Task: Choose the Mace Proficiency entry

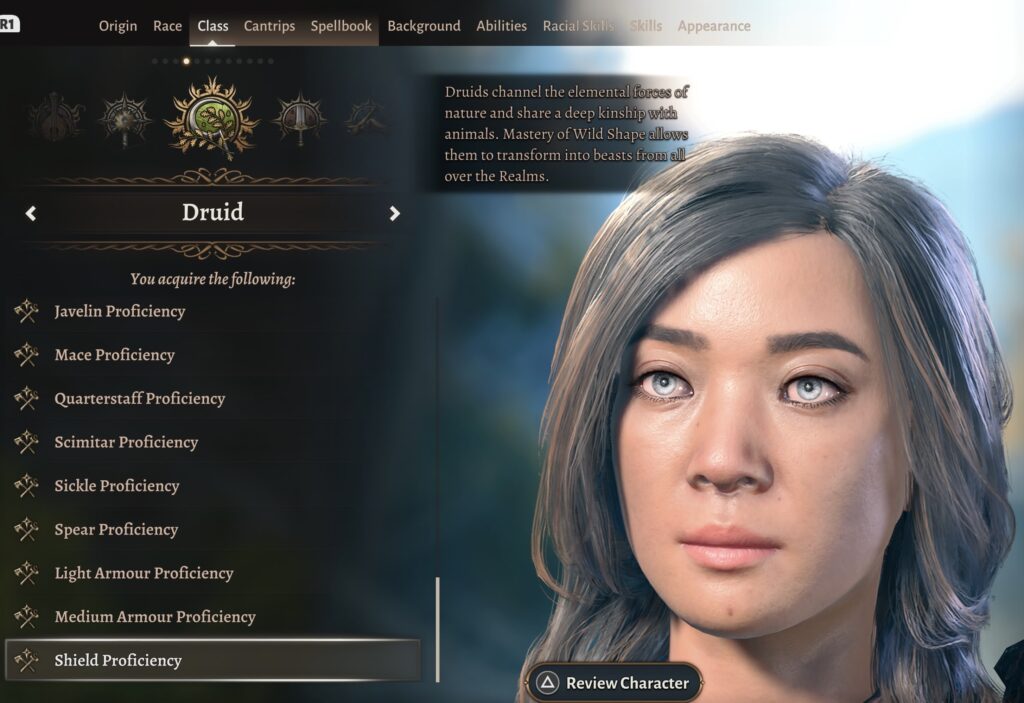Action: 114,355
